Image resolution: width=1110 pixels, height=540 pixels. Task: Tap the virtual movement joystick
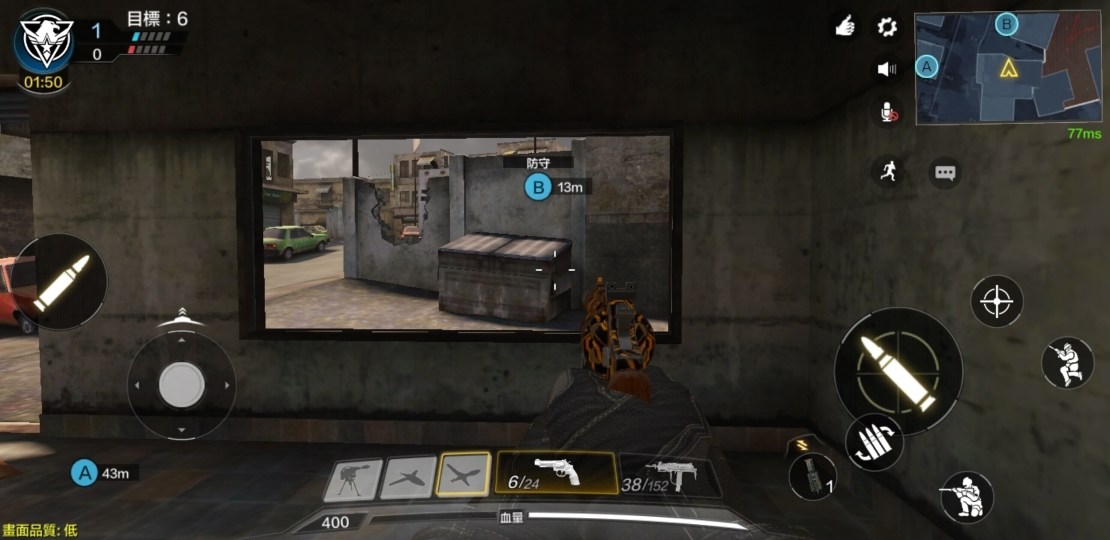pyautogui.click(x=181, y=384)
